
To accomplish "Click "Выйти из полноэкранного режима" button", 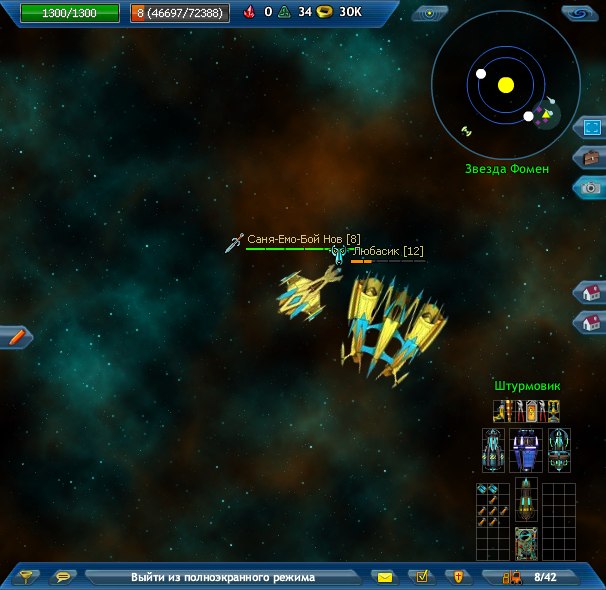I will (x=222, y=577).
